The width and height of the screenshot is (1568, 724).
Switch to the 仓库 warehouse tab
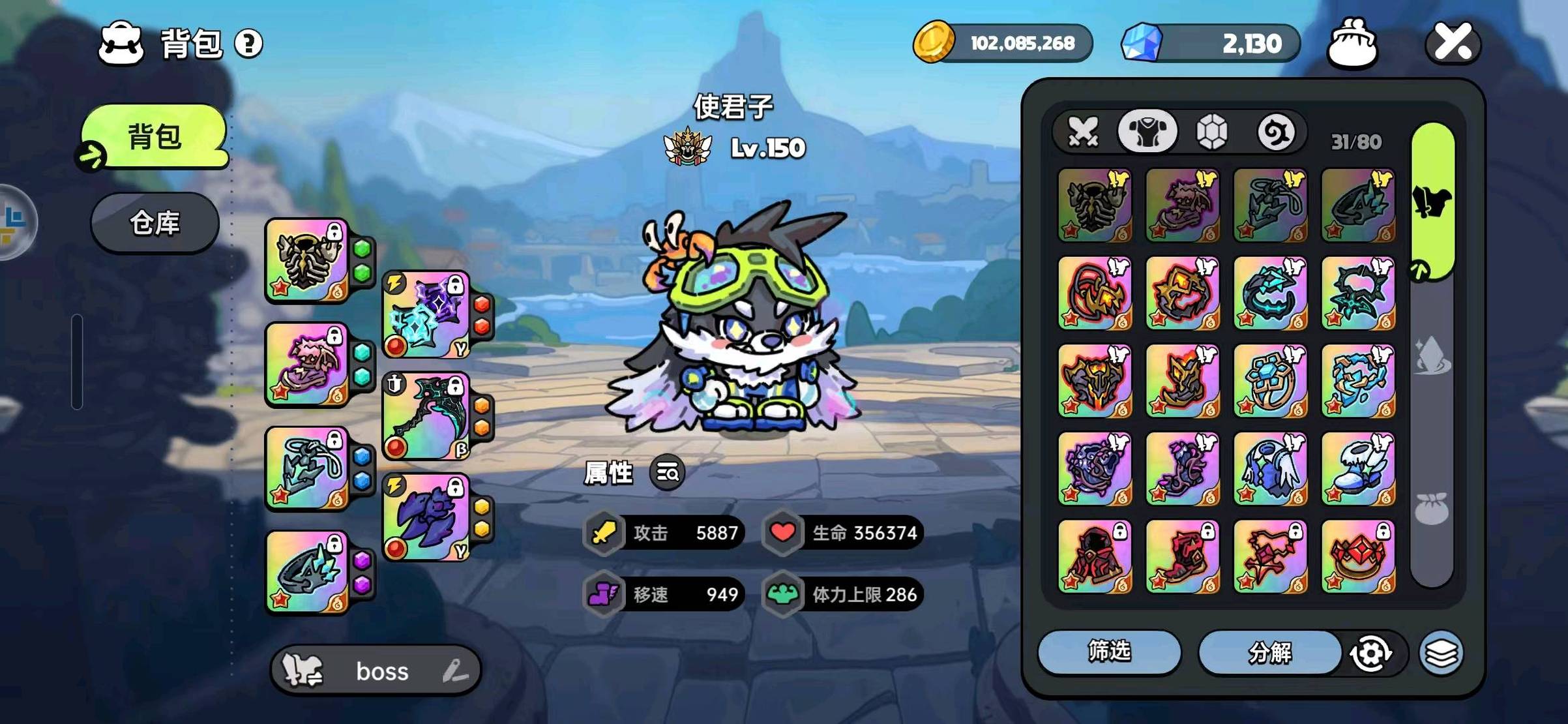coord(155,223)
